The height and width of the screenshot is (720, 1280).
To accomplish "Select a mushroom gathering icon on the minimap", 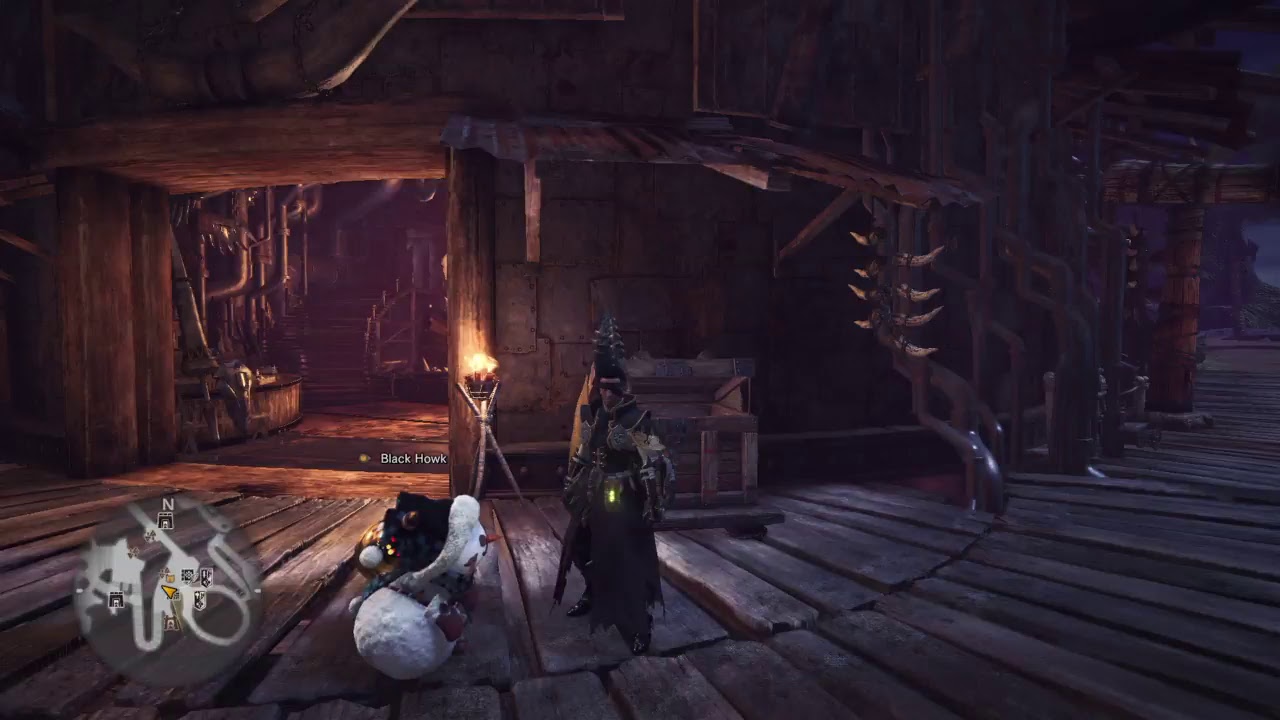I will (x=148, y=535).
